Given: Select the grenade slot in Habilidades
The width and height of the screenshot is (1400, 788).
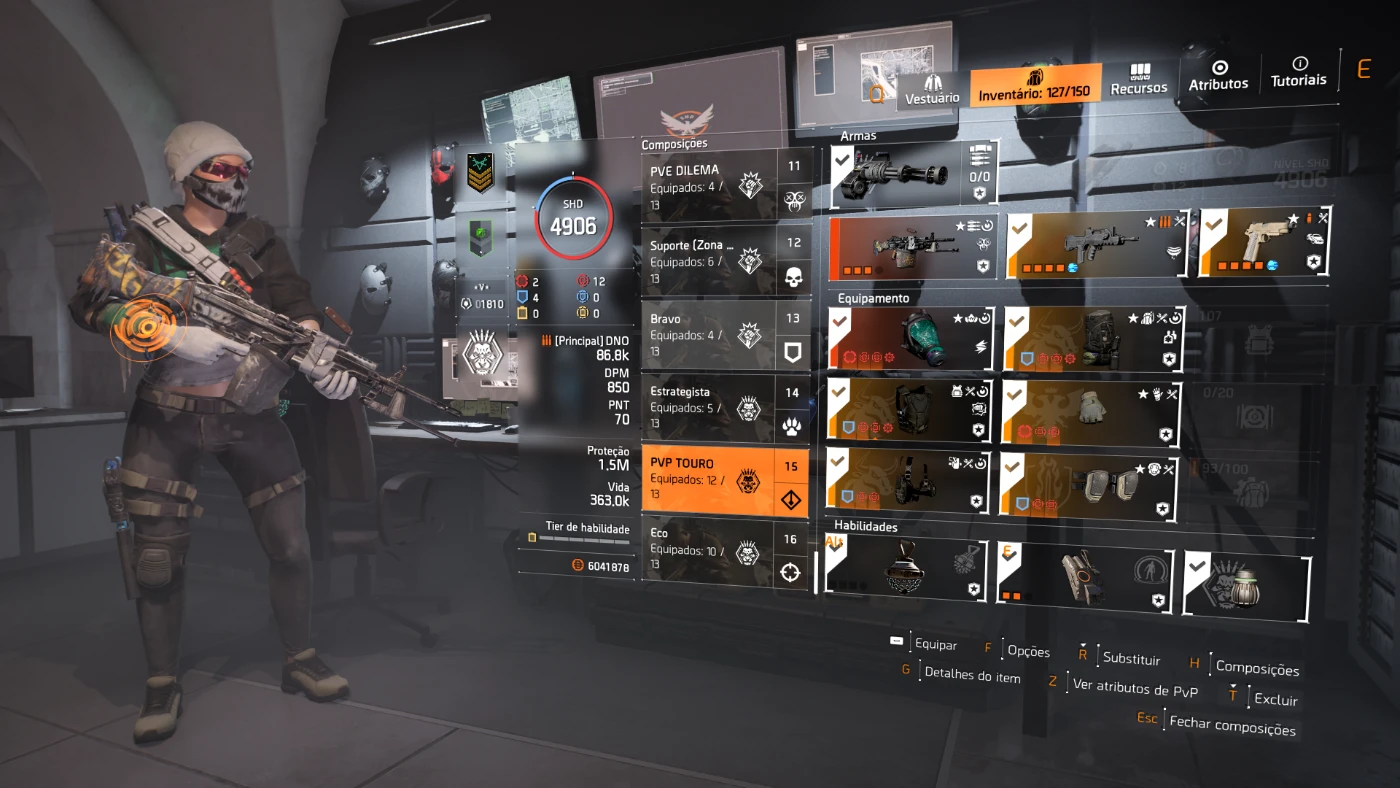Looking at the screenshot, I should click(x=1246, y=584).
